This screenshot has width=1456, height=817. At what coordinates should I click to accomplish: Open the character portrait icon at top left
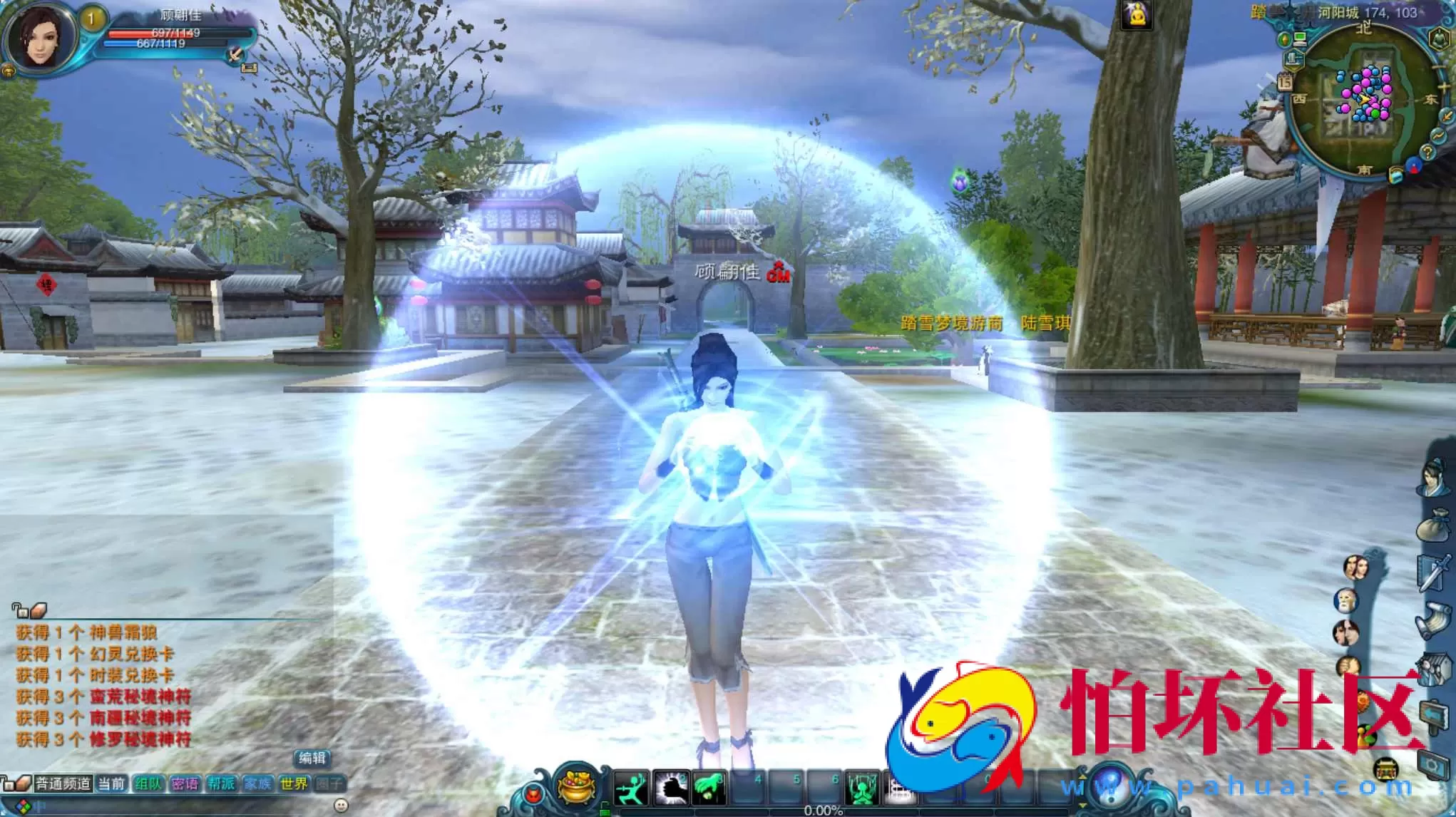(x=44, y=34)
